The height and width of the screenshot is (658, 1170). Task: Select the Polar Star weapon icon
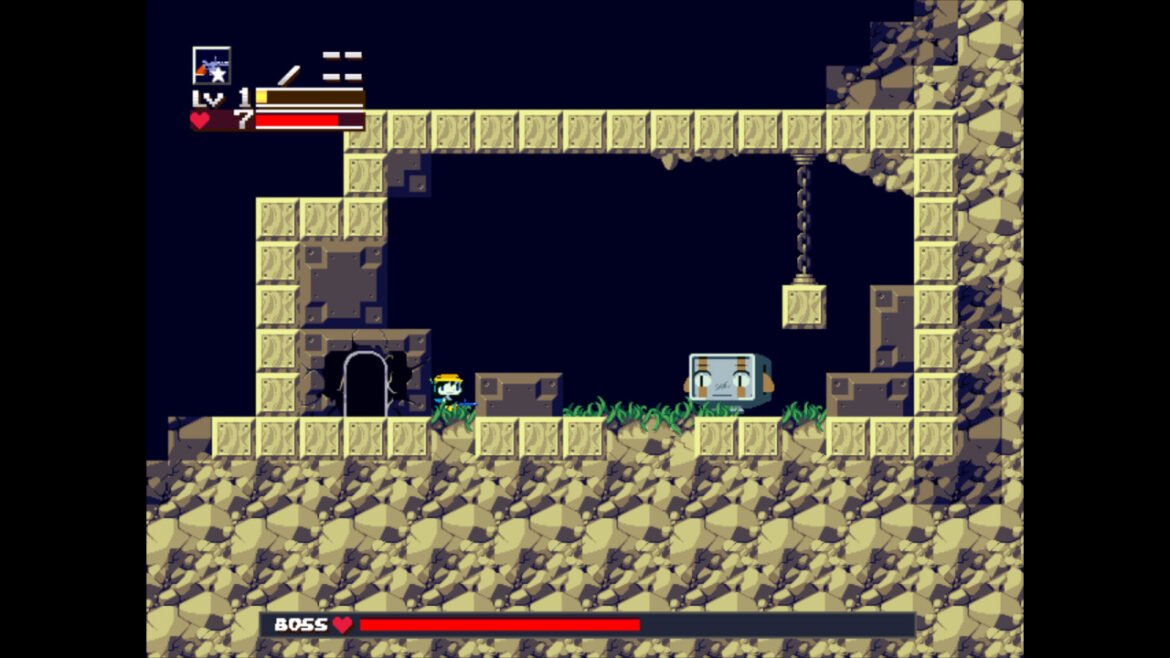pos(211,66)
